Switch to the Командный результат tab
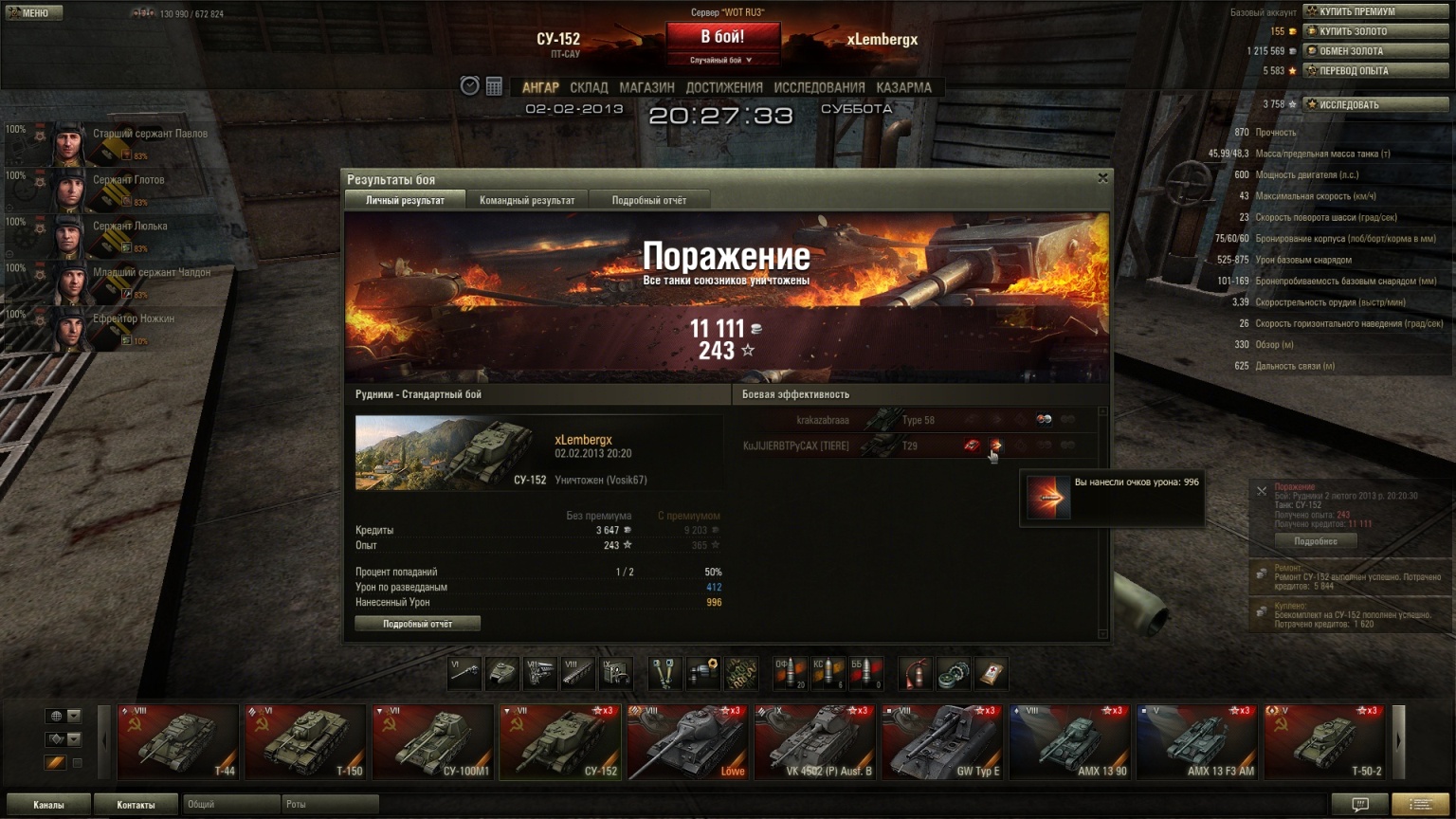 (527, 200)
